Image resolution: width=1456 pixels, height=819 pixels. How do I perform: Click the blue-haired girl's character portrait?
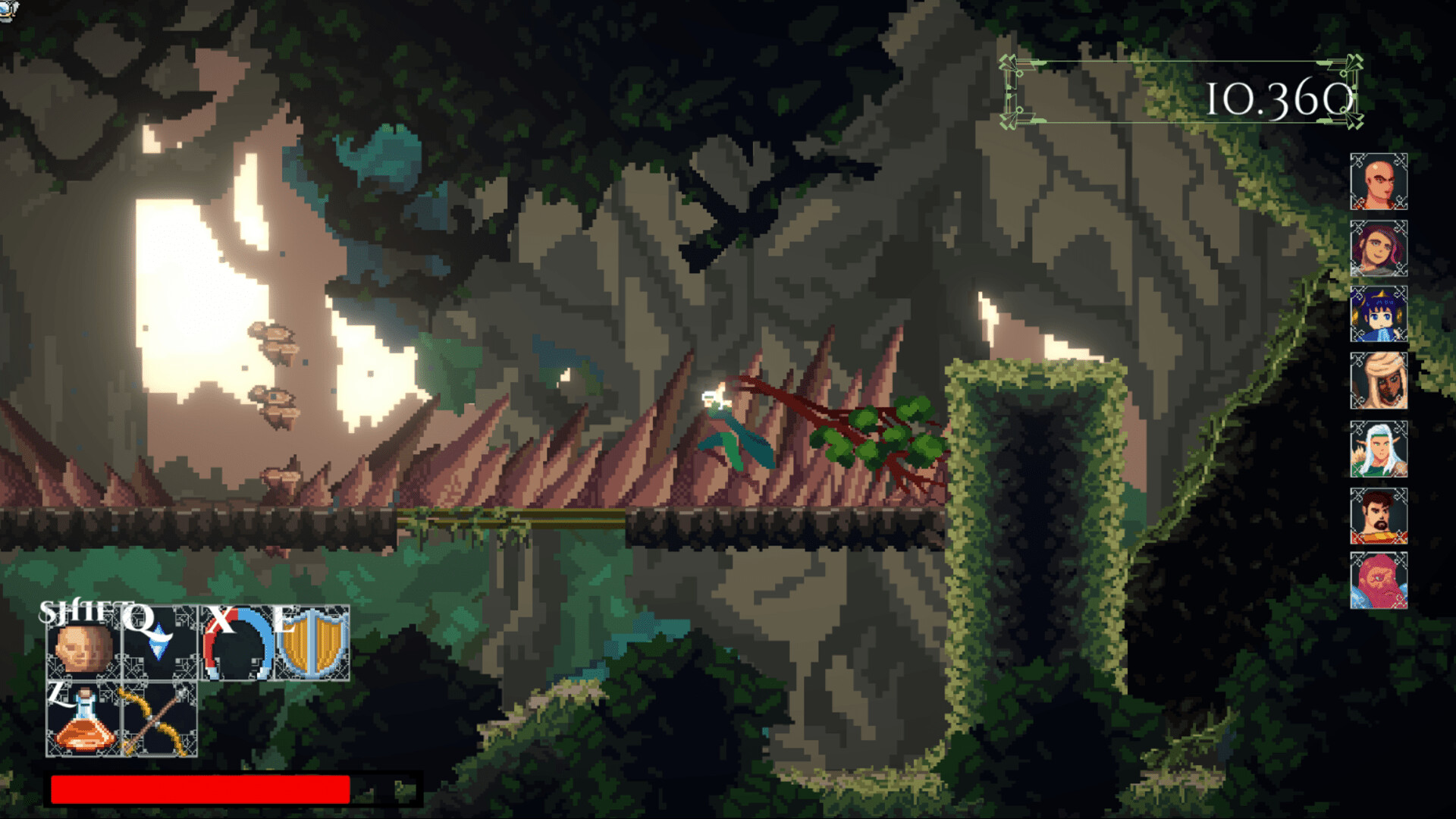[1380, 315]
